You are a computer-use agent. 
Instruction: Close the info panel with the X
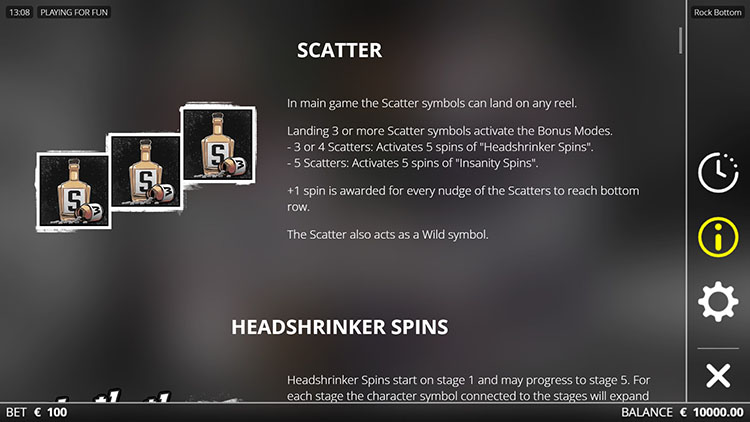tap(717, 376)
